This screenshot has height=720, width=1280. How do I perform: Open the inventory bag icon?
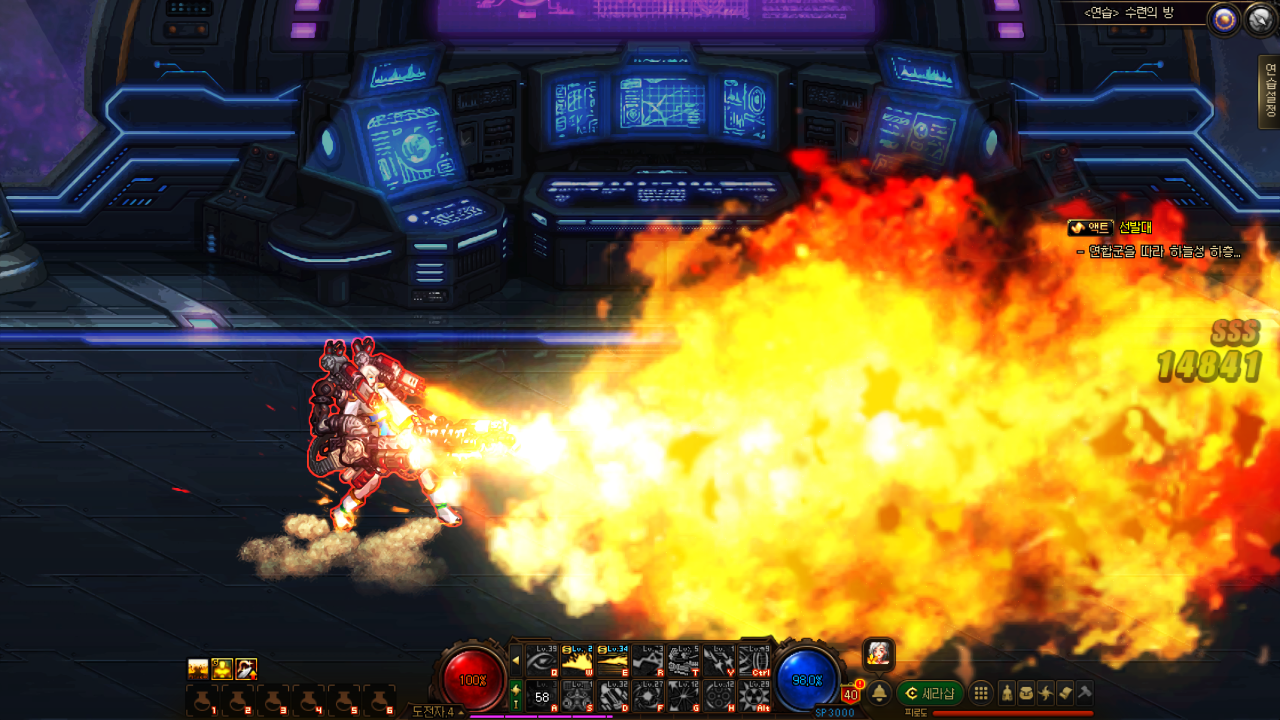[x=1026, y=693]
